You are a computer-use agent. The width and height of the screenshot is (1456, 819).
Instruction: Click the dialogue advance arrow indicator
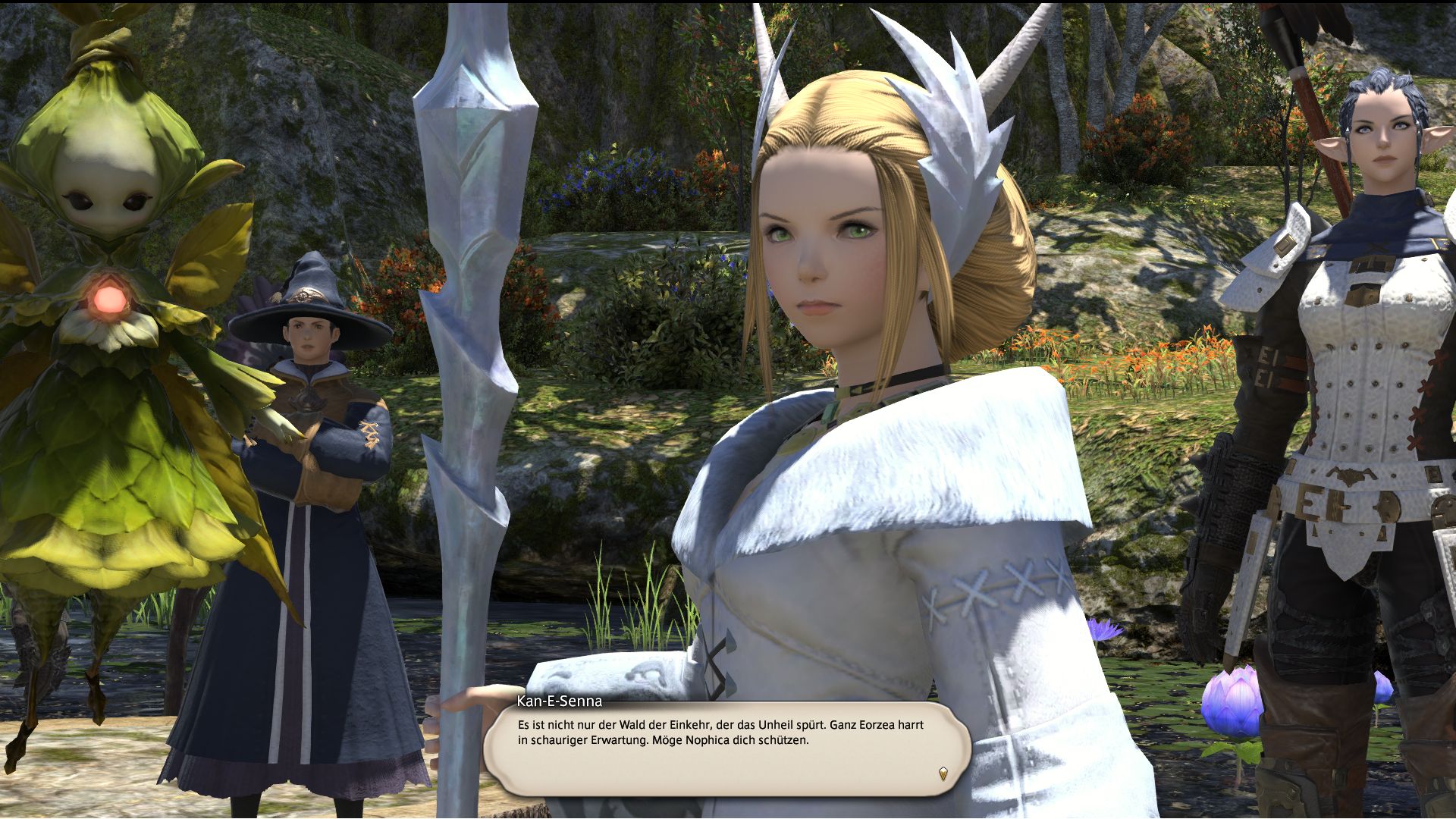(943, 773)
